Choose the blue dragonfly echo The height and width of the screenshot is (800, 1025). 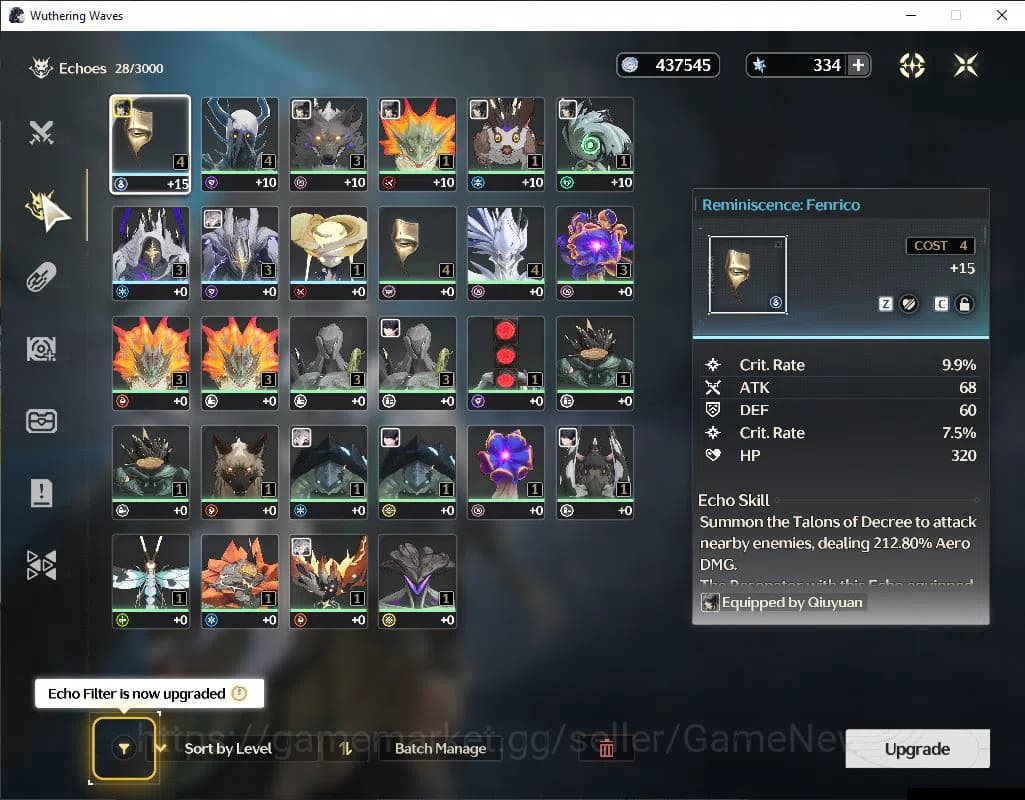click(150, 581)
